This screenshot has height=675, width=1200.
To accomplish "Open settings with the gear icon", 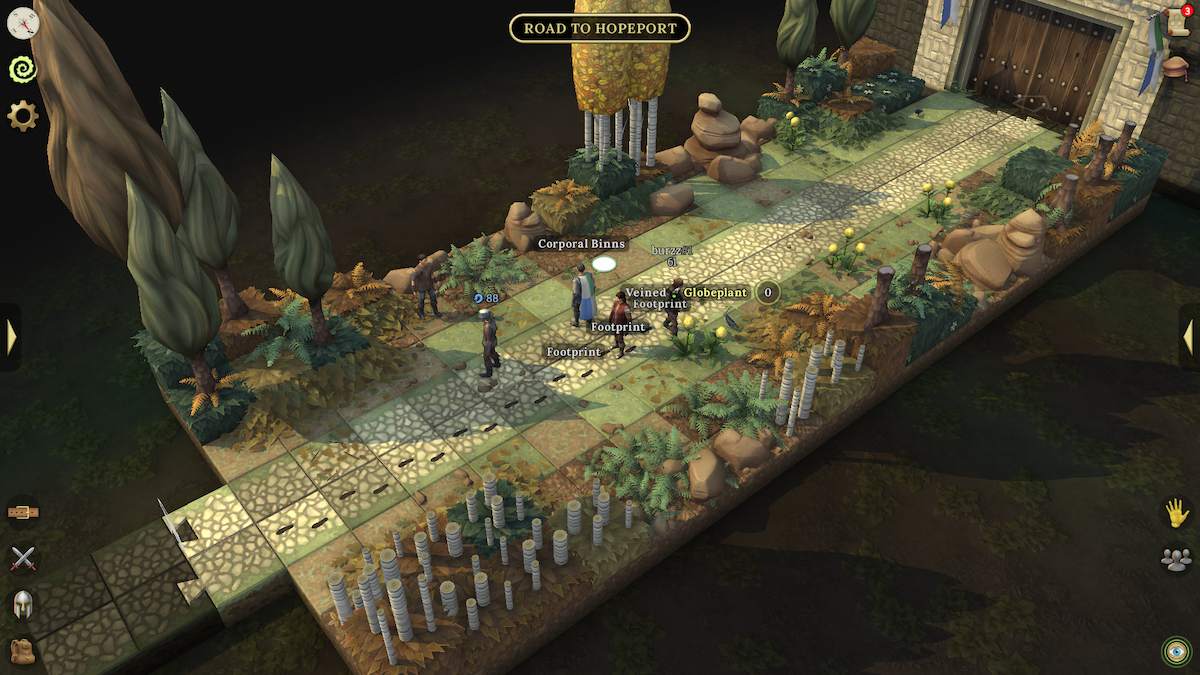I will tap(22, 116).
